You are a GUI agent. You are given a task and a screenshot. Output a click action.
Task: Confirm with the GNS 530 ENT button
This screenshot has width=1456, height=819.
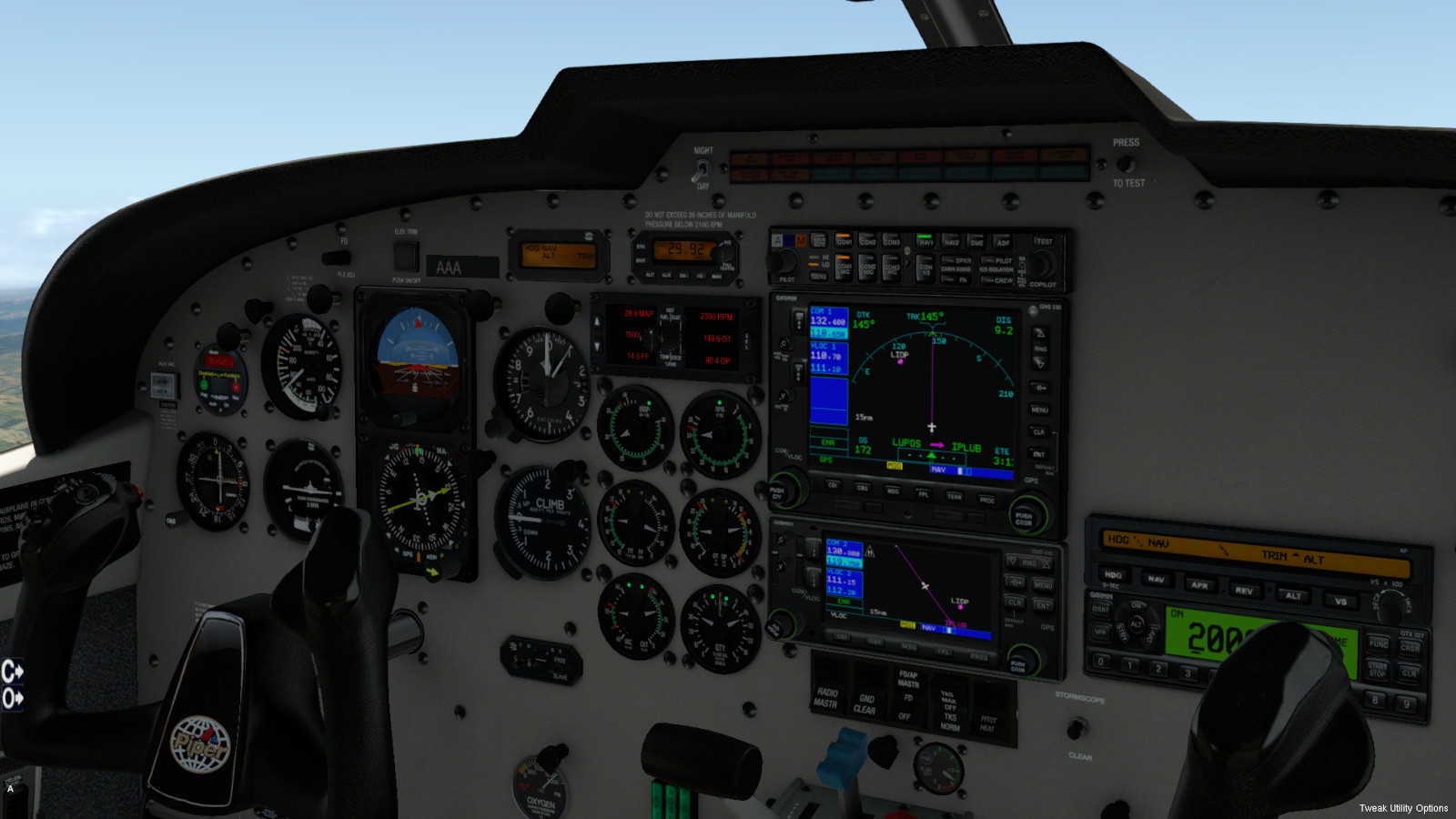click(x=1039, y=454)
